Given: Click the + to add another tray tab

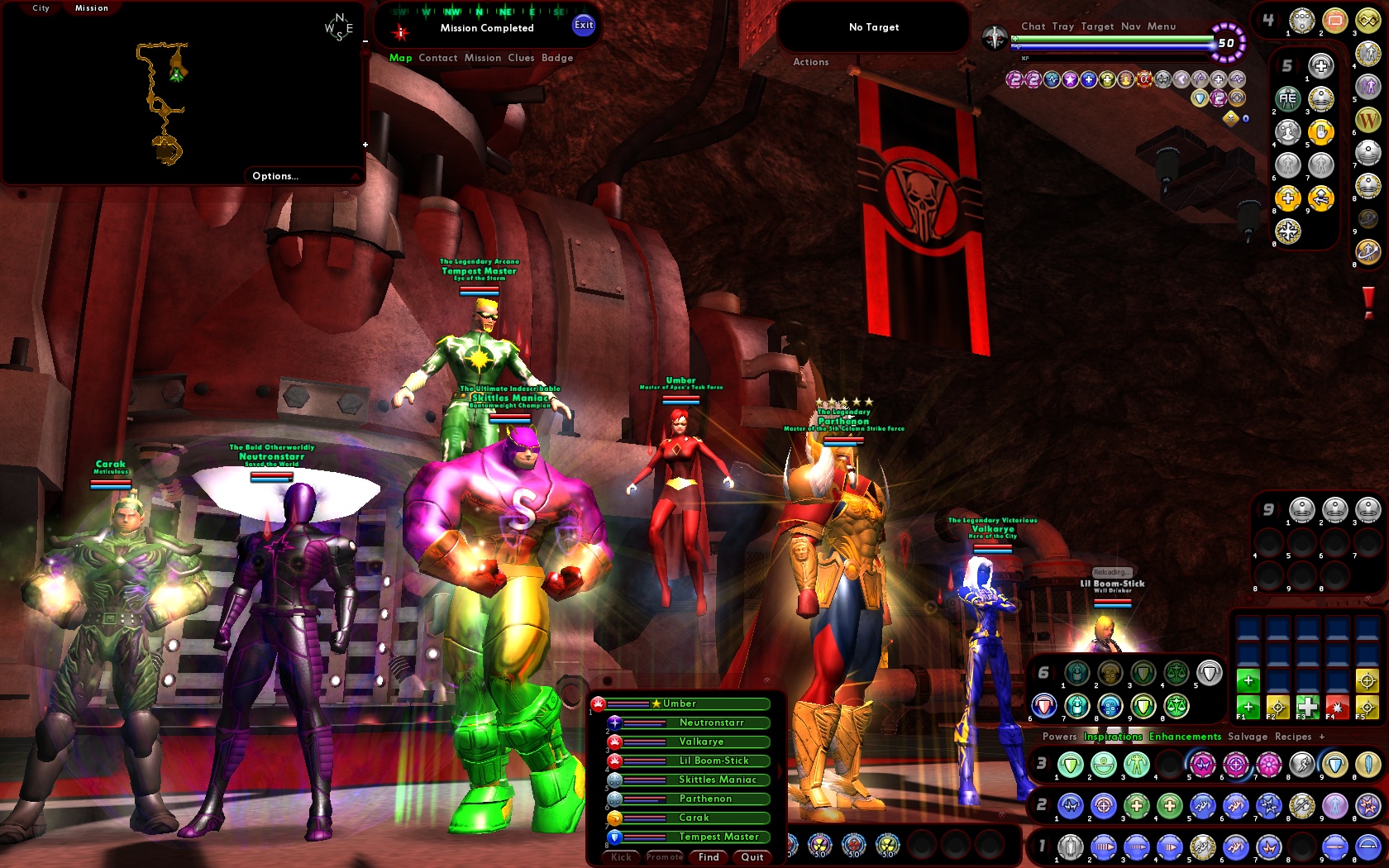Looking at the screenshot, I should pyautogui.click(x=1321, y=737).
